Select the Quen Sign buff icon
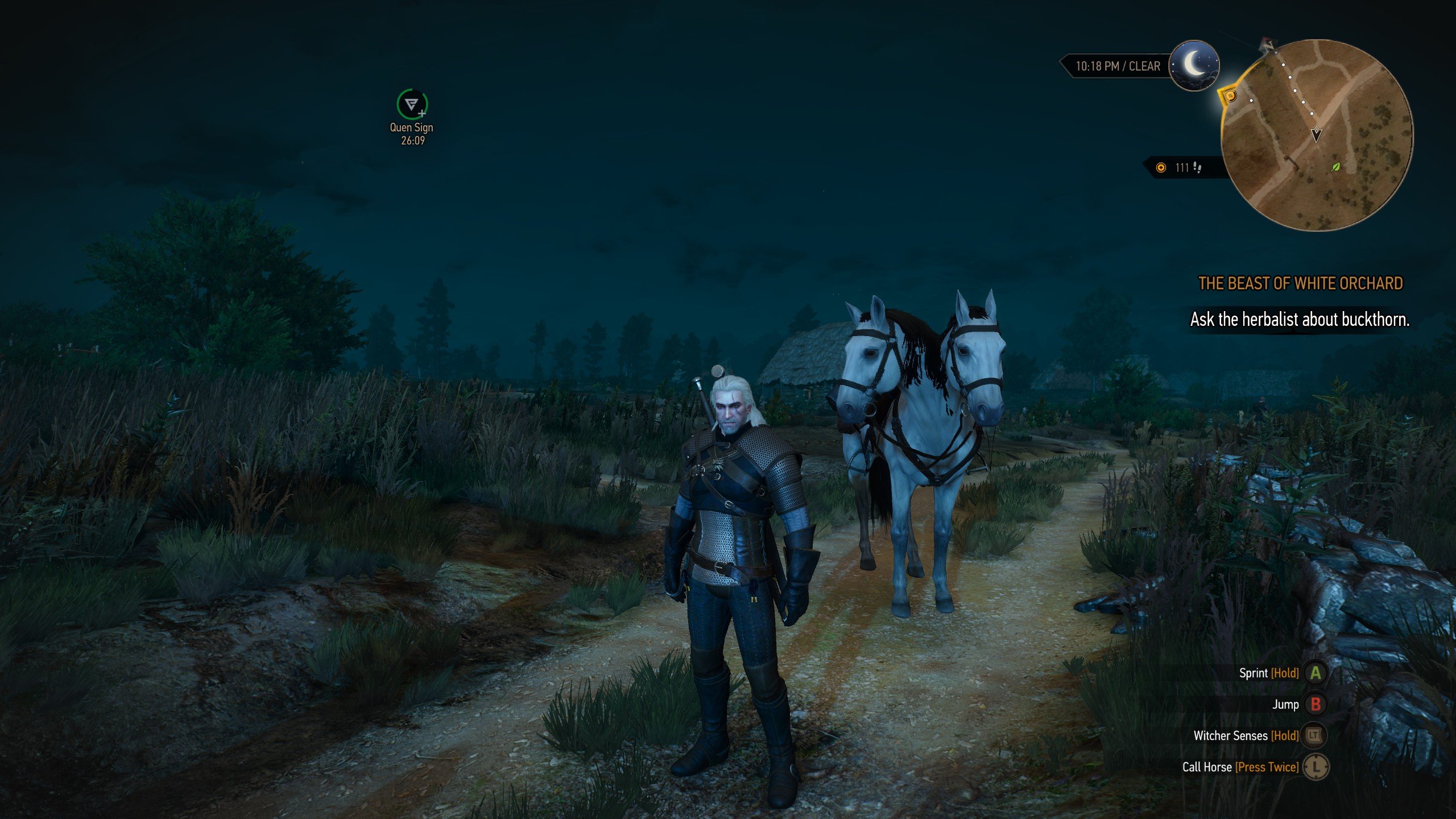1456x819 pixels. [412, 104]
